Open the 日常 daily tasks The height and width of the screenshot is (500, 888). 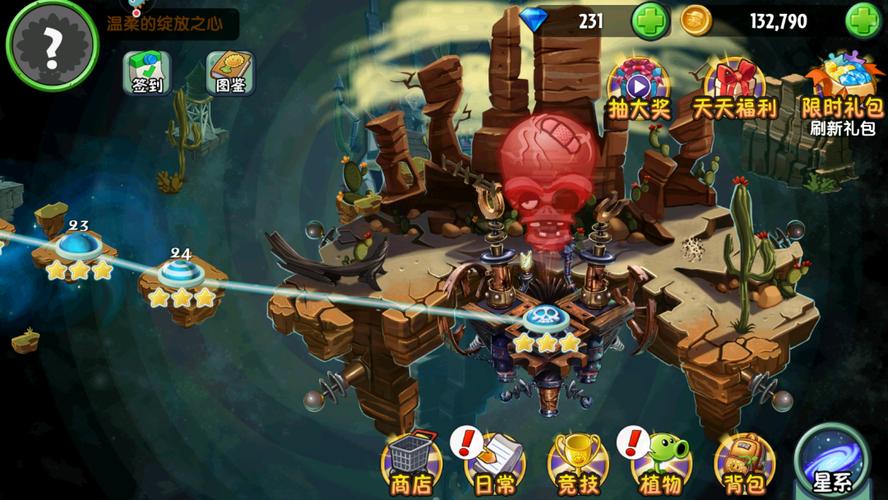coord(494,463)
